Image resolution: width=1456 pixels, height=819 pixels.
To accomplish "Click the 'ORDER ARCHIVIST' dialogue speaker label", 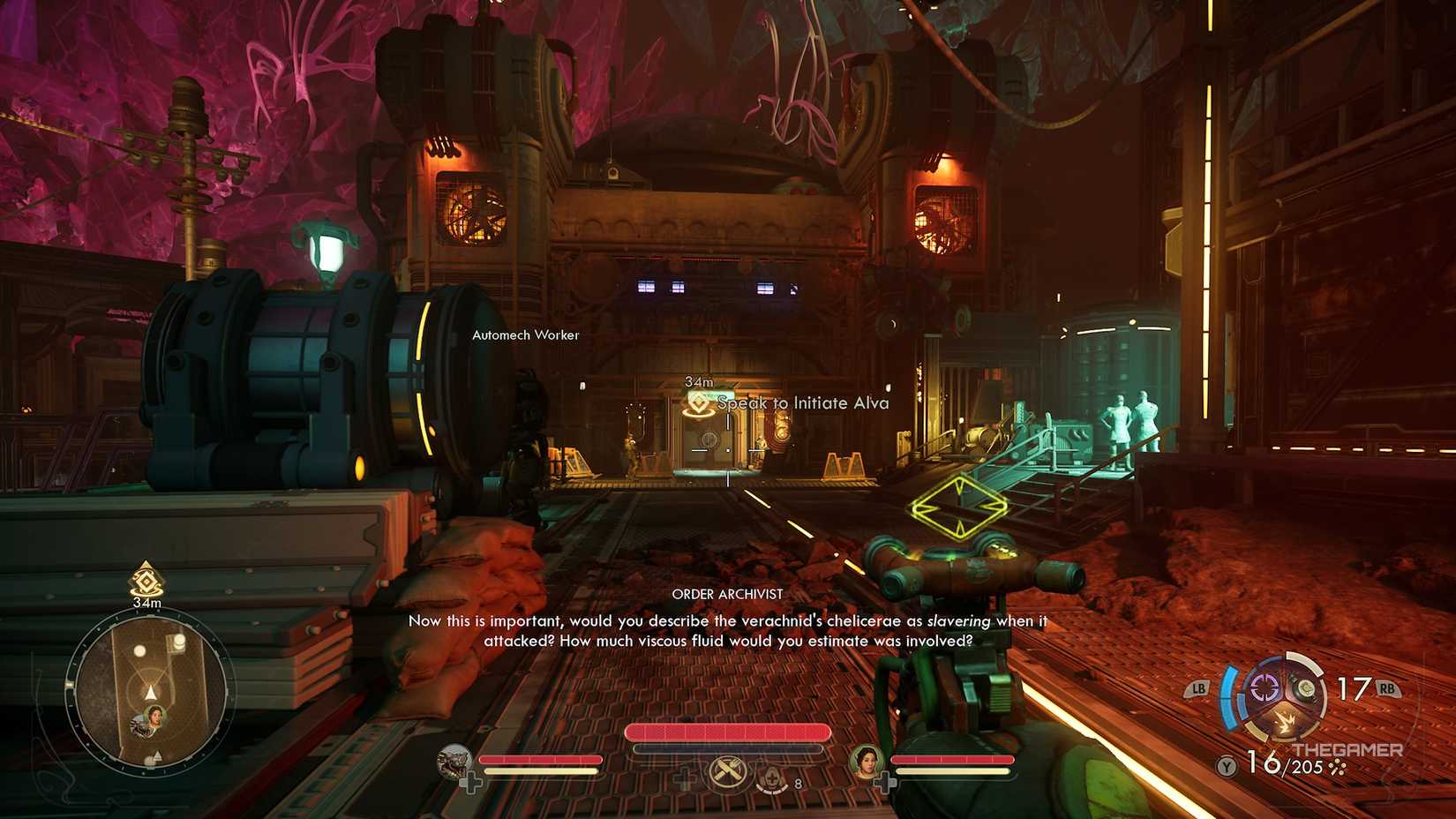I will (x=727, y=594).
